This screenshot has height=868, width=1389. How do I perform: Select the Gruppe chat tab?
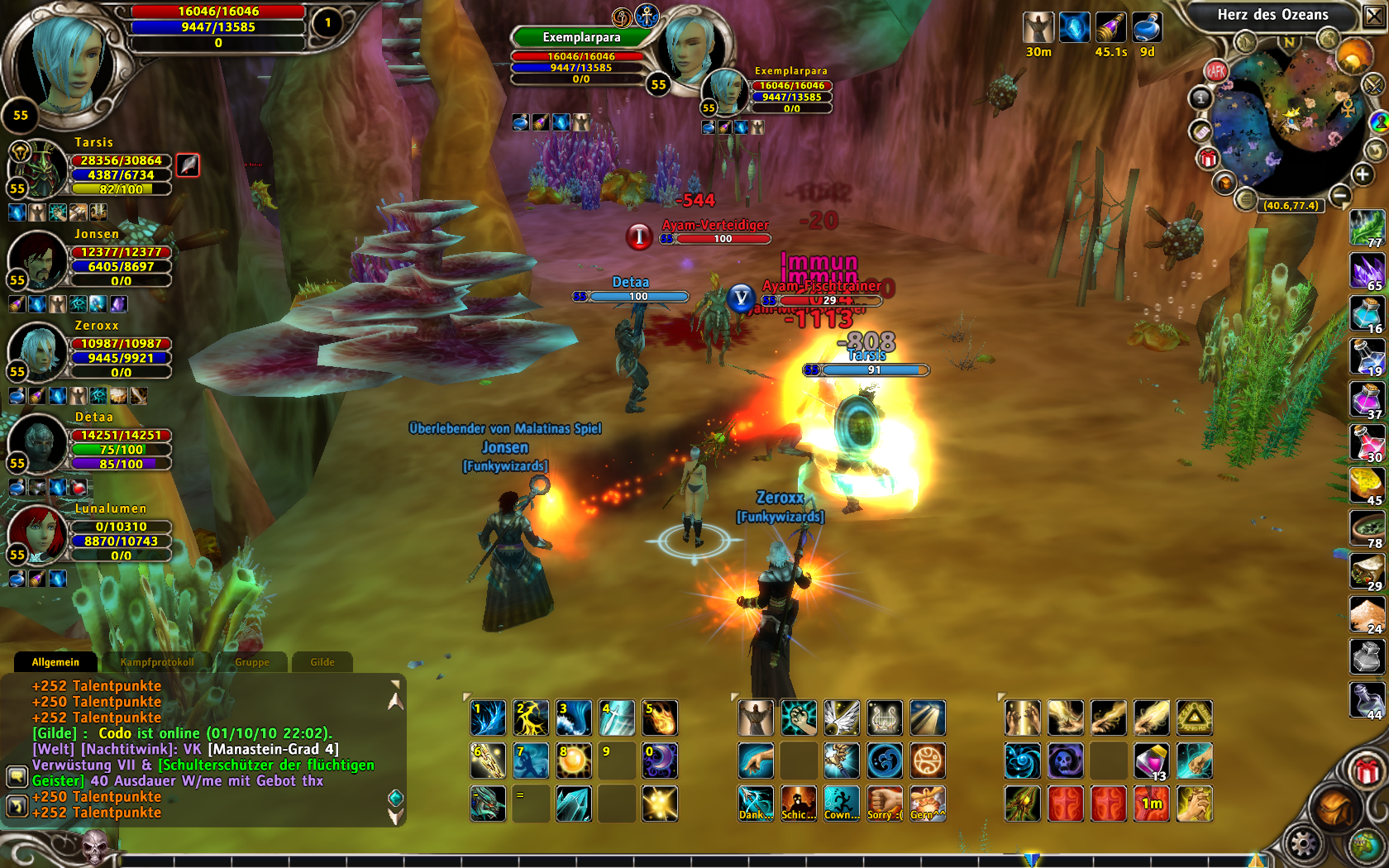click(x=251, y=662)
